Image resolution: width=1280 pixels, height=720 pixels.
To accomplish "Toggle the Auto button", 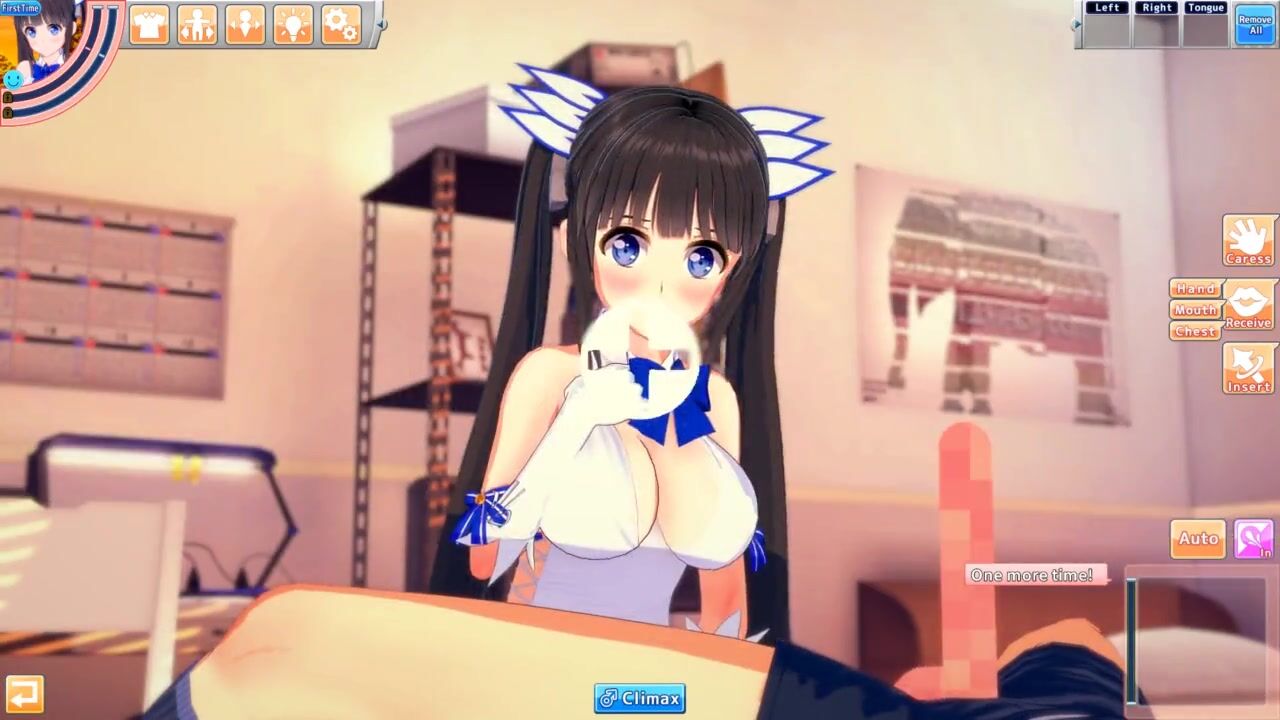I will point(1198,539).
